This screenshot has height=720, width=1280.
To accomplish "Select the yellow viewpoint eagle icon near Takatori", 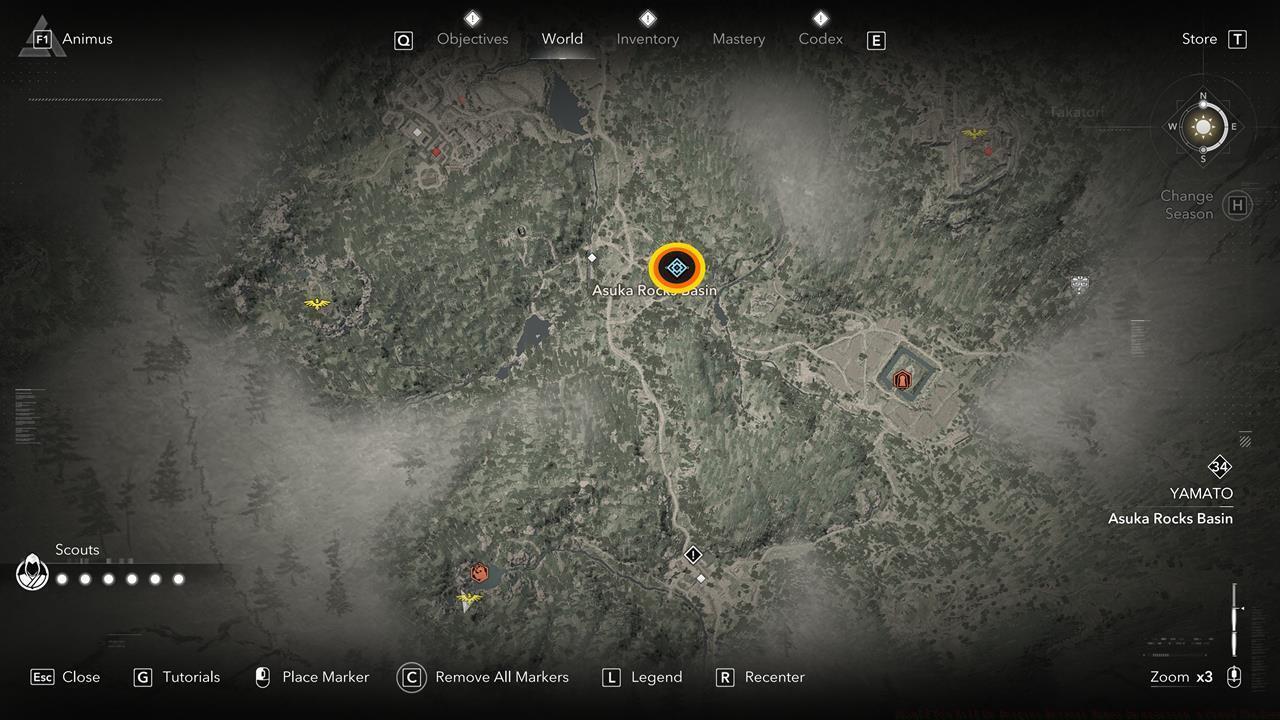I will (x=975, y=131).
